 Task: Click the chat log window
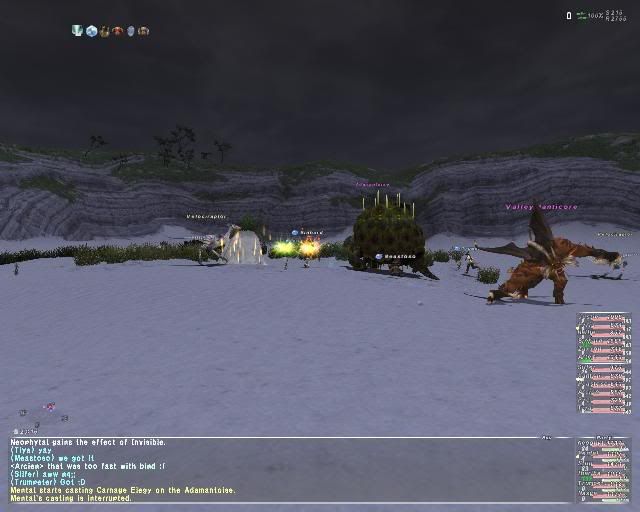tap(280, 469)
